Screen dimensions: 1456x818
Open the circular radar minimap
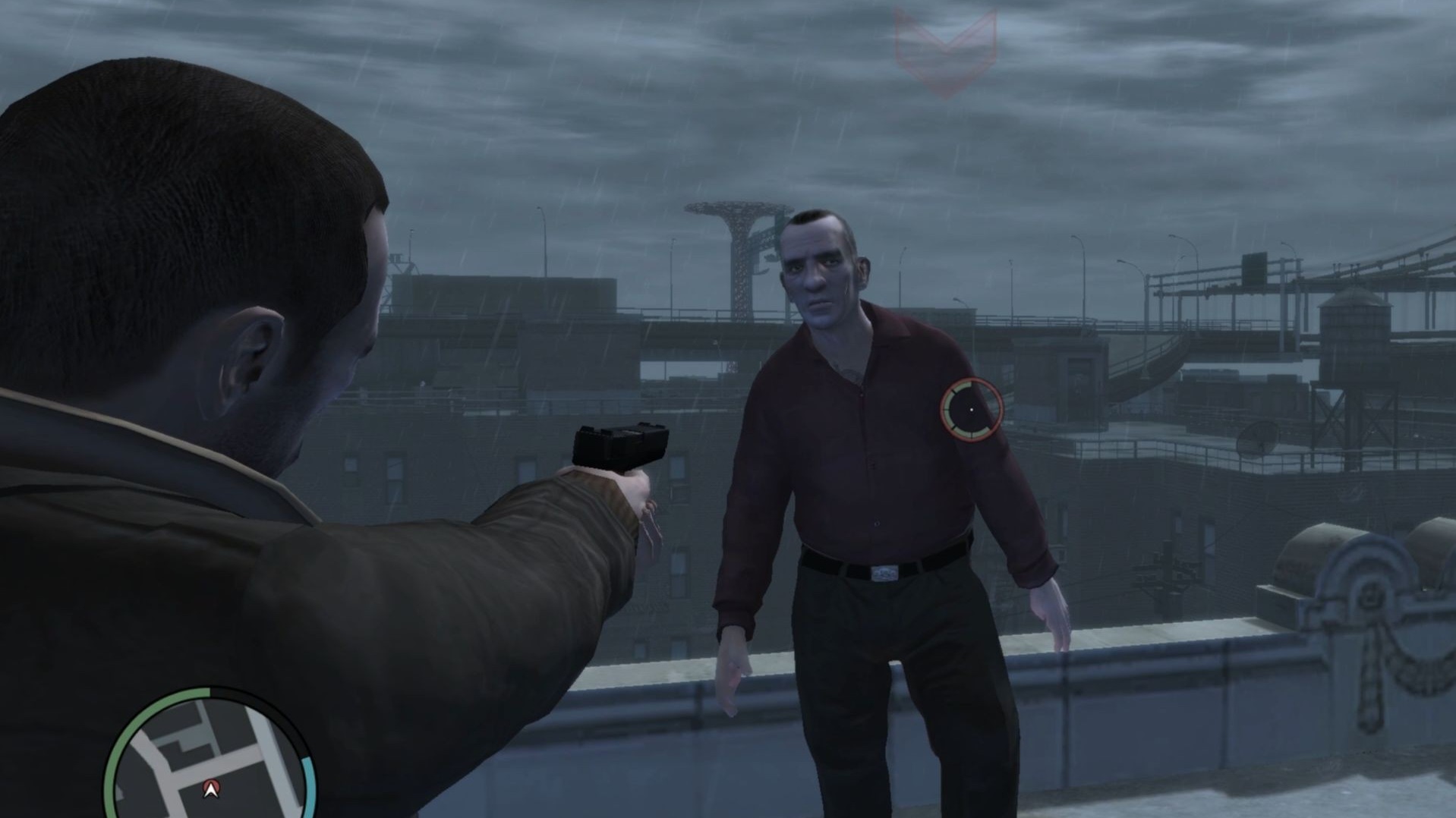(x=209, y=759)
